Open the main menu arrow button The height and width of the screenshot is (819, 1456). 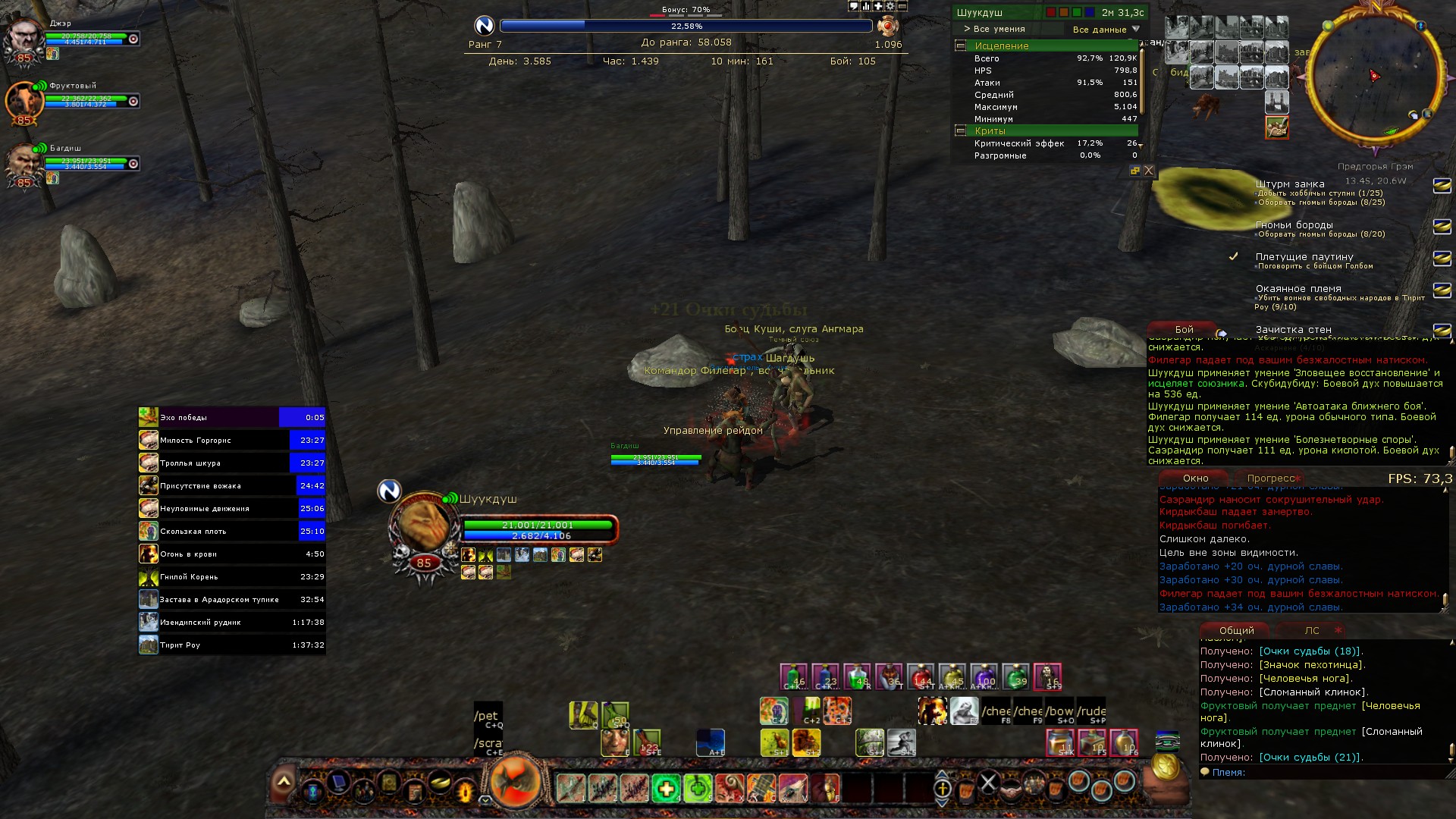pos(284,782)
